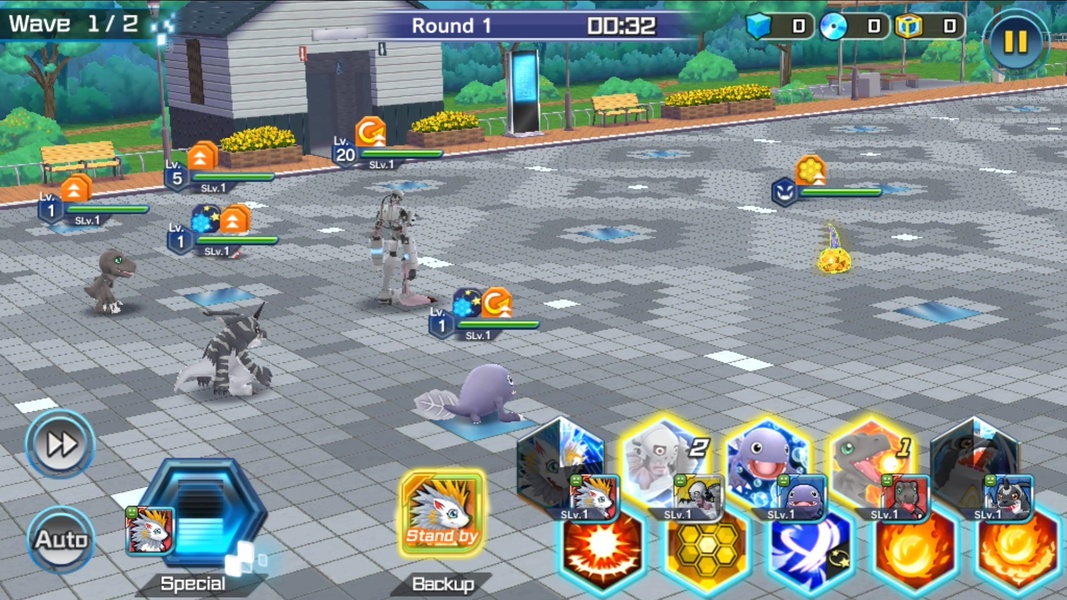The image size is (1067, 600).
Task: Toggle fast-forward battle speed
Action: click(60, 444)
